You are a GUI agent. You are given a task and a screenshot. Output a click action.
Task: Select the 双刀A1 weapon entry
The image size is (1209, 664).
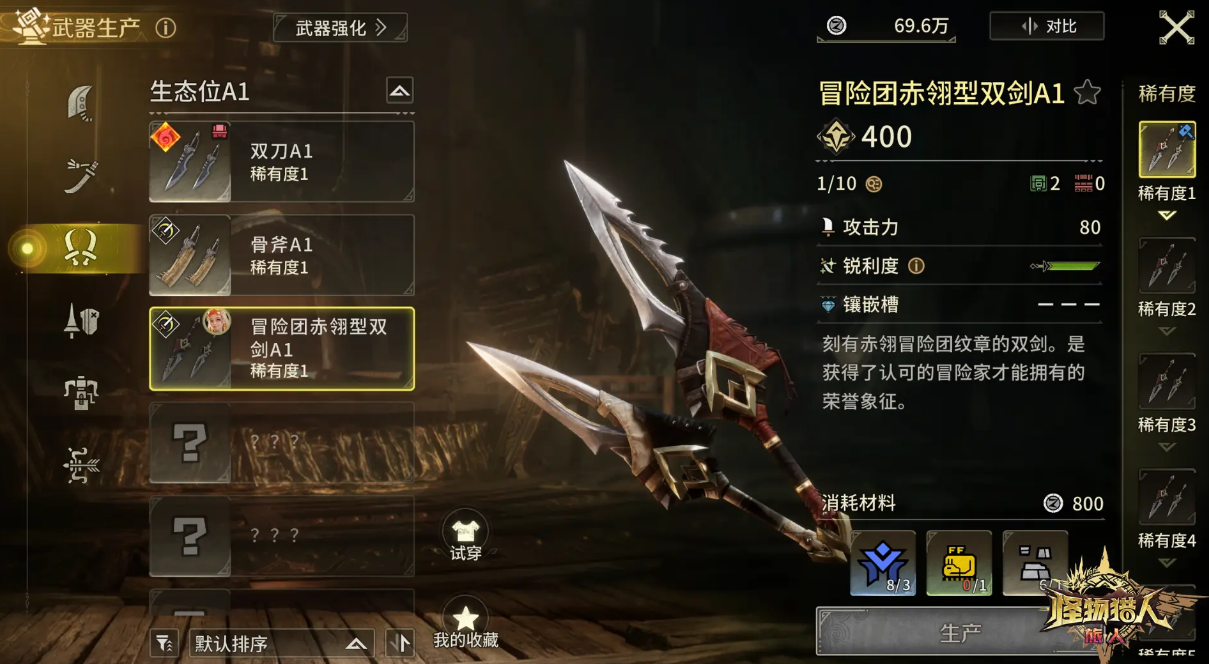[281, 162]
